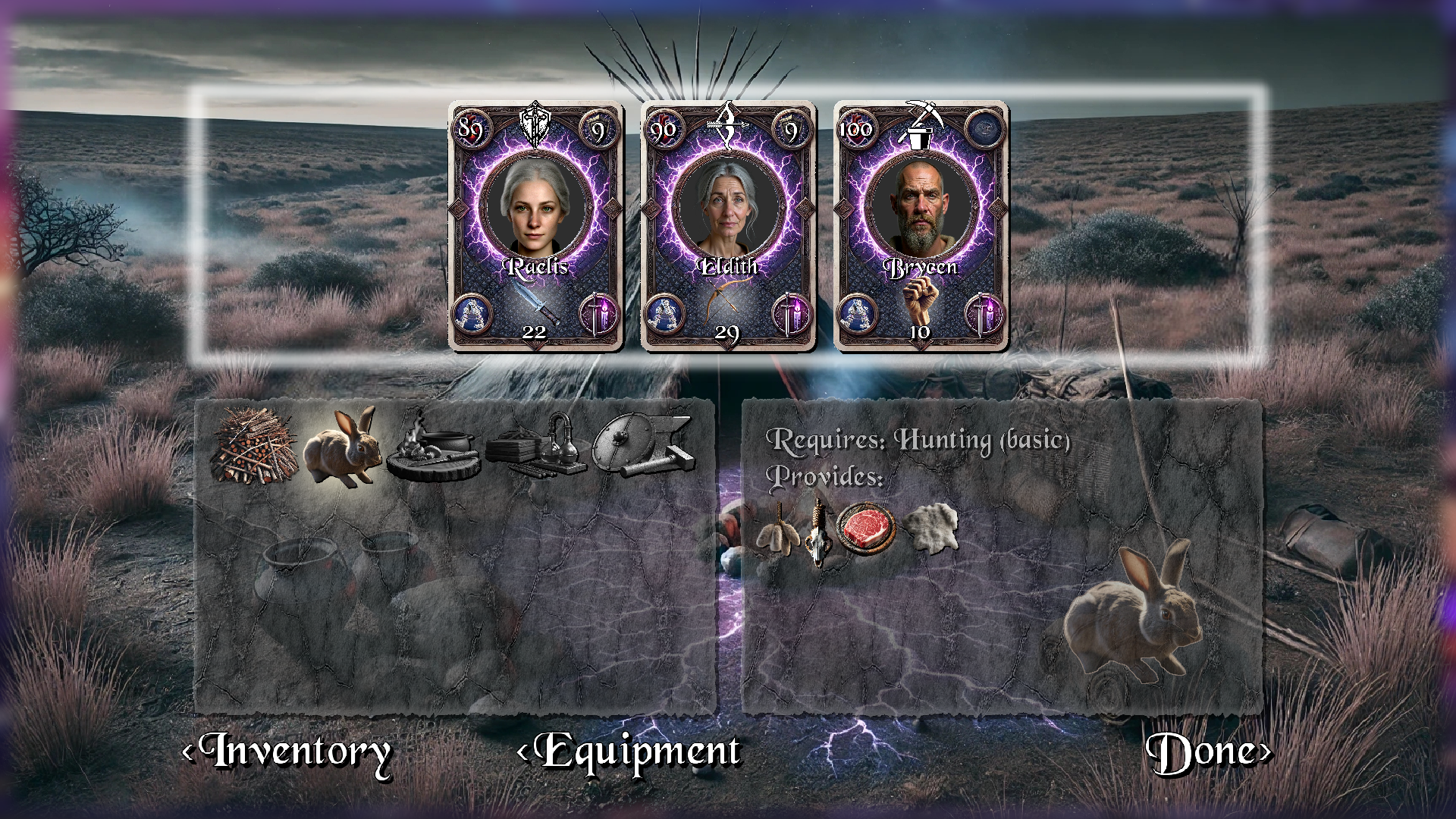
Task: Choose the cooking pot campfire icon
Action: pos(432,447)
